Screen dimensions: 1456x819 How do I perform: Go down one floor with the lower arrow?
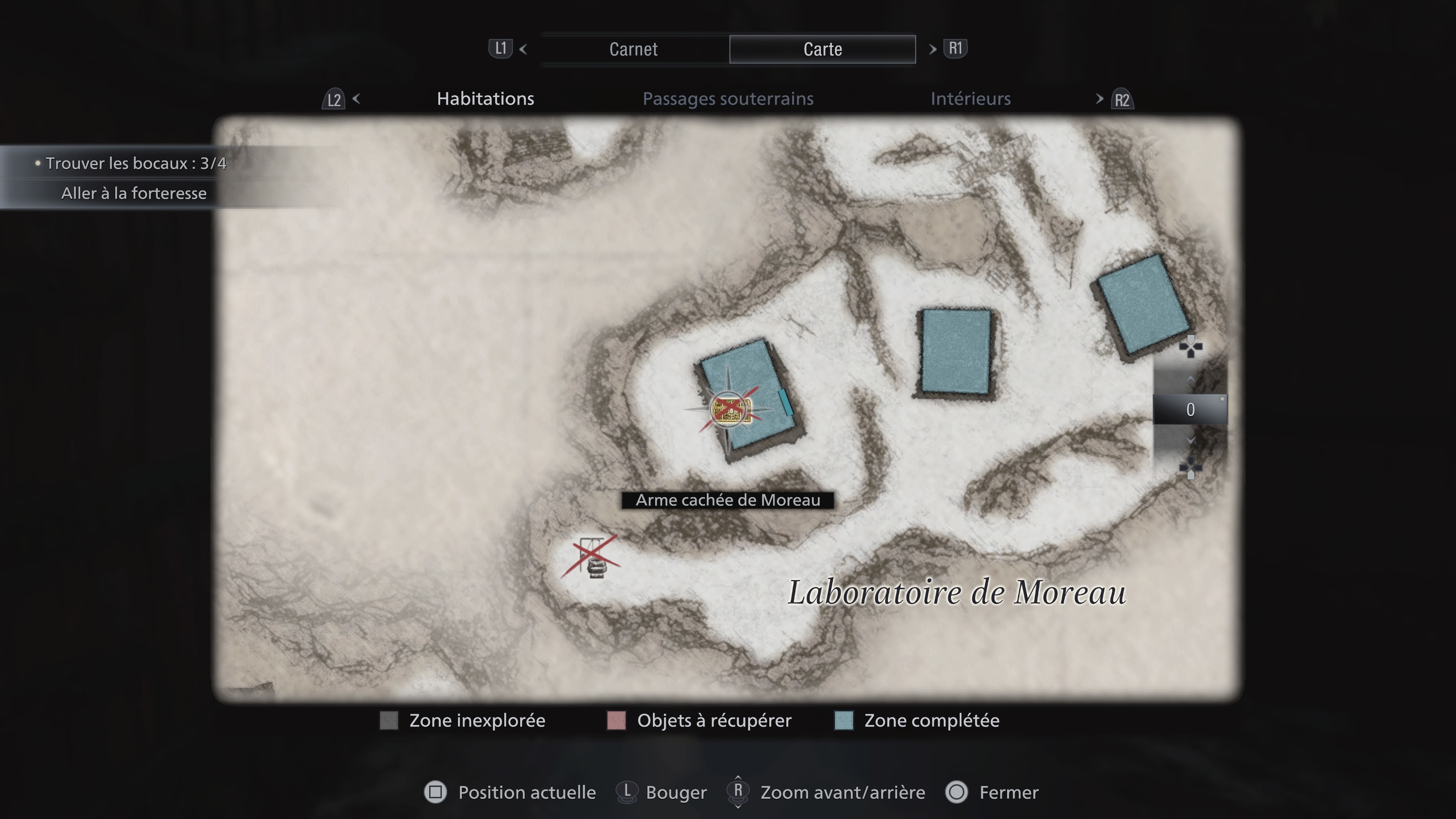pyautogui.click(x=1190, y=440)
